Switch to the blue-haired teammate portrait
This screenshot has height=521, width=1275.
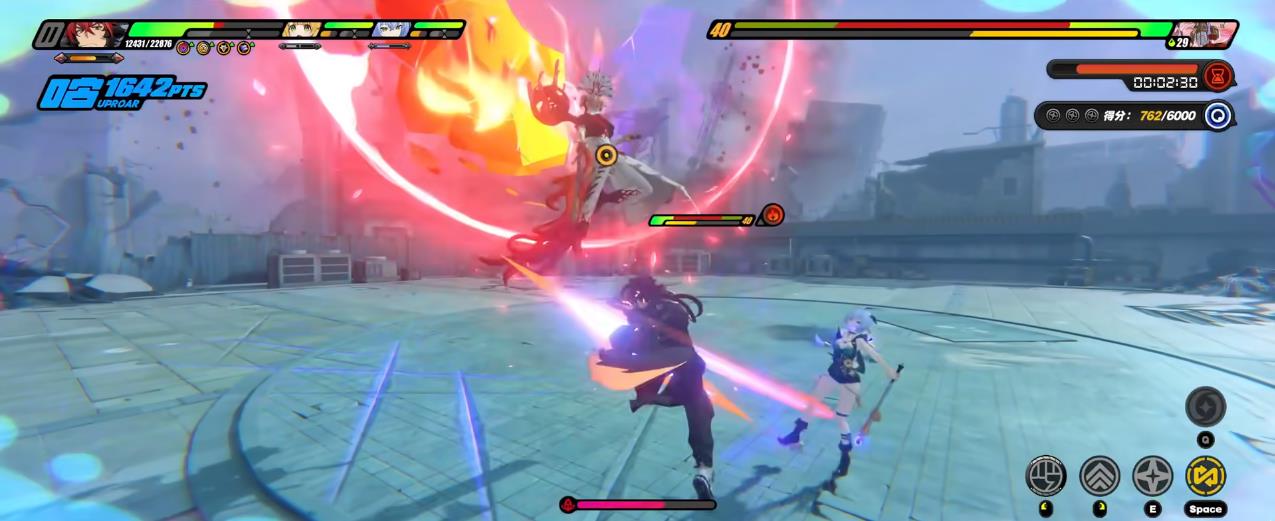[x=391, y=30]
